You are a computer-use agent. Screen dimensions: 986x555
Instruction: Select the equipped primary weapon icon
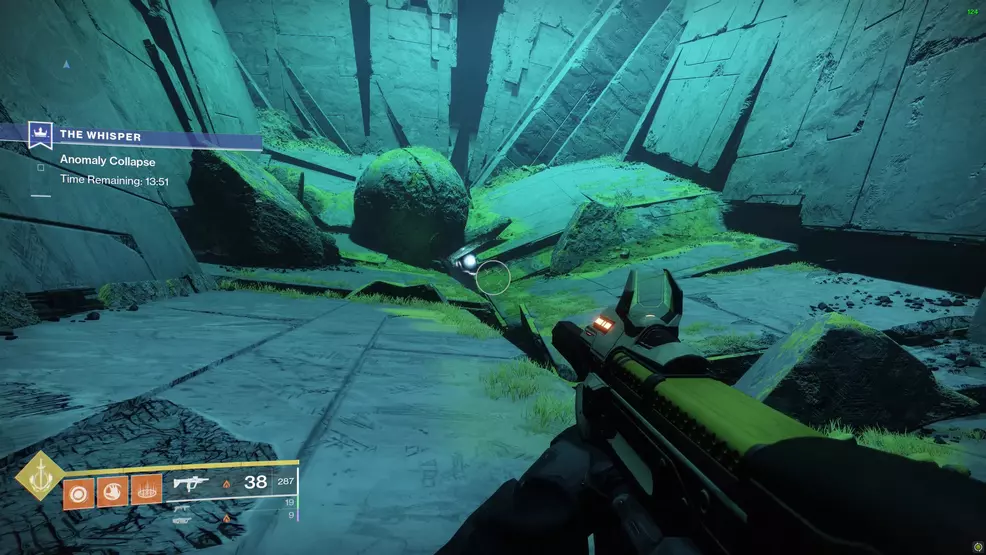point(192,484)
